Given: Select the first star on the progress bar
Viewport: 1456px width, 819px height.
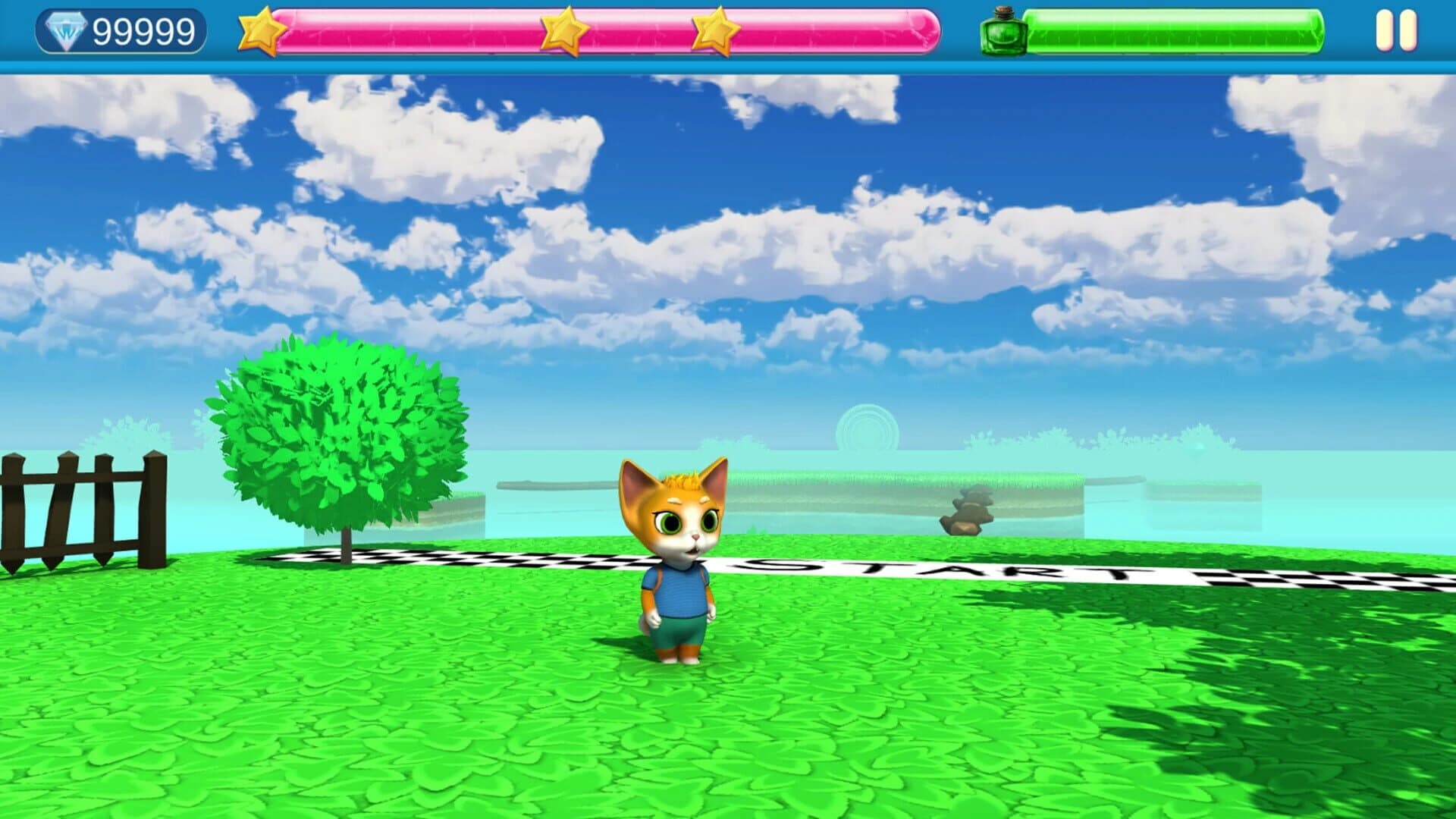Looking at the screenshot, I should pyautogui.click(x=262, y=30).
